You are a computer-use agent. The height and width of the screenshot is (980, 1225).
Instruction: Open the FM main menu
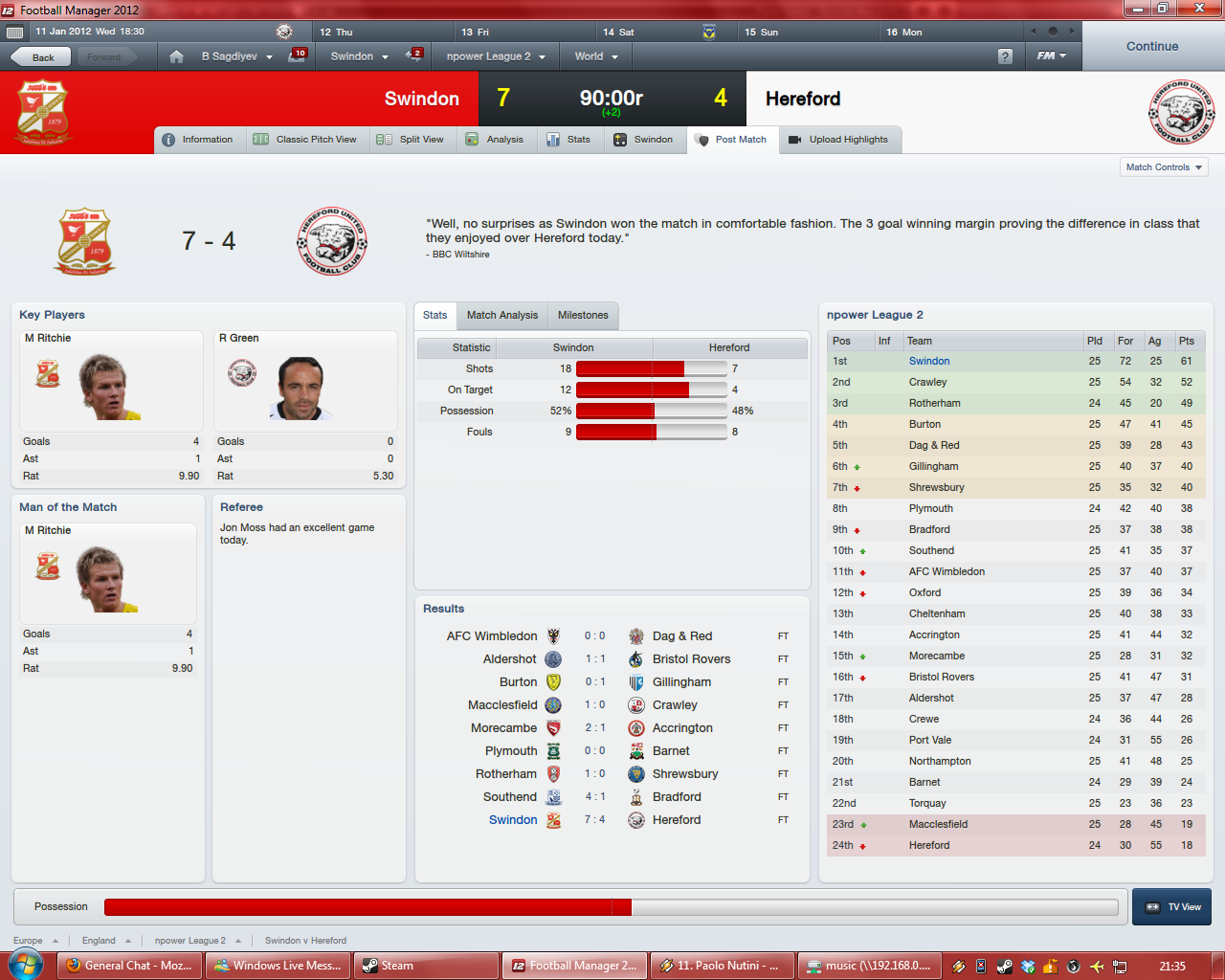click(x=1051, y=56)
